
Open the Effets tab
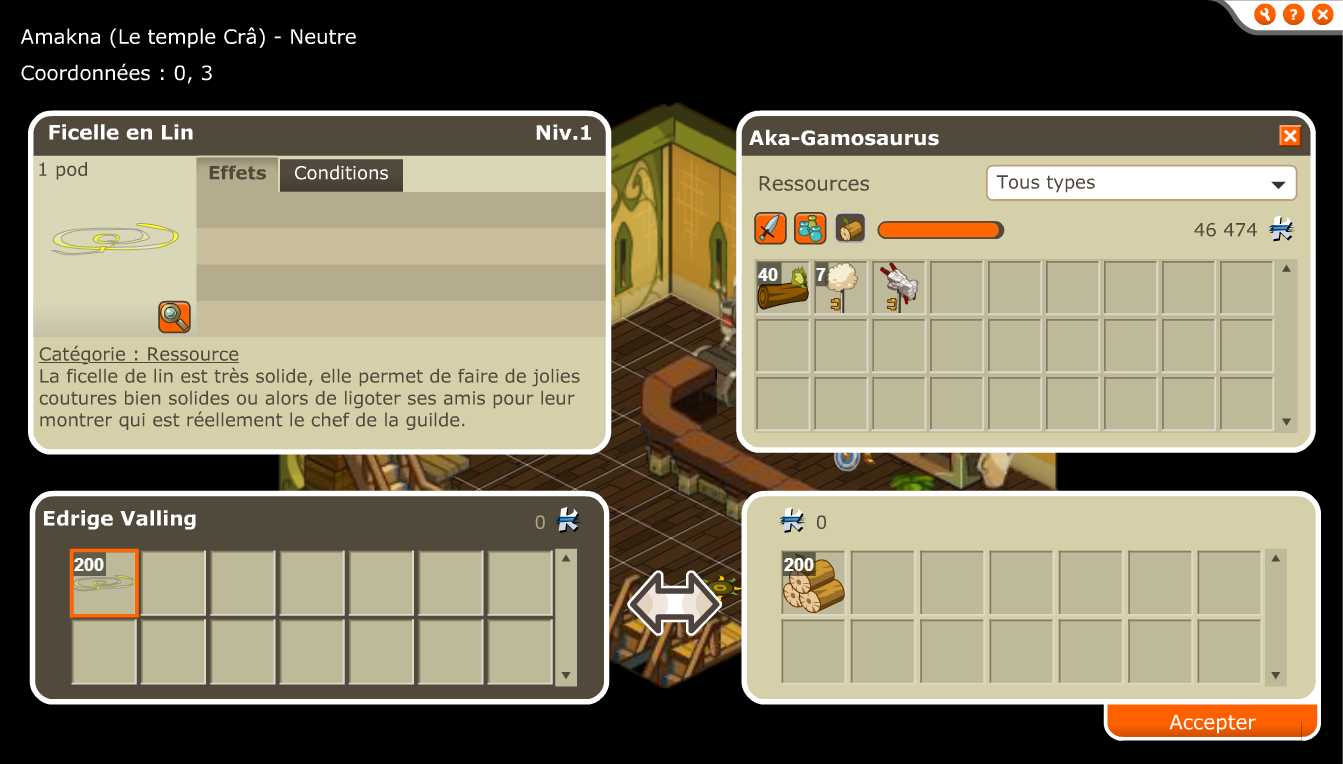(x=237, y=174)
